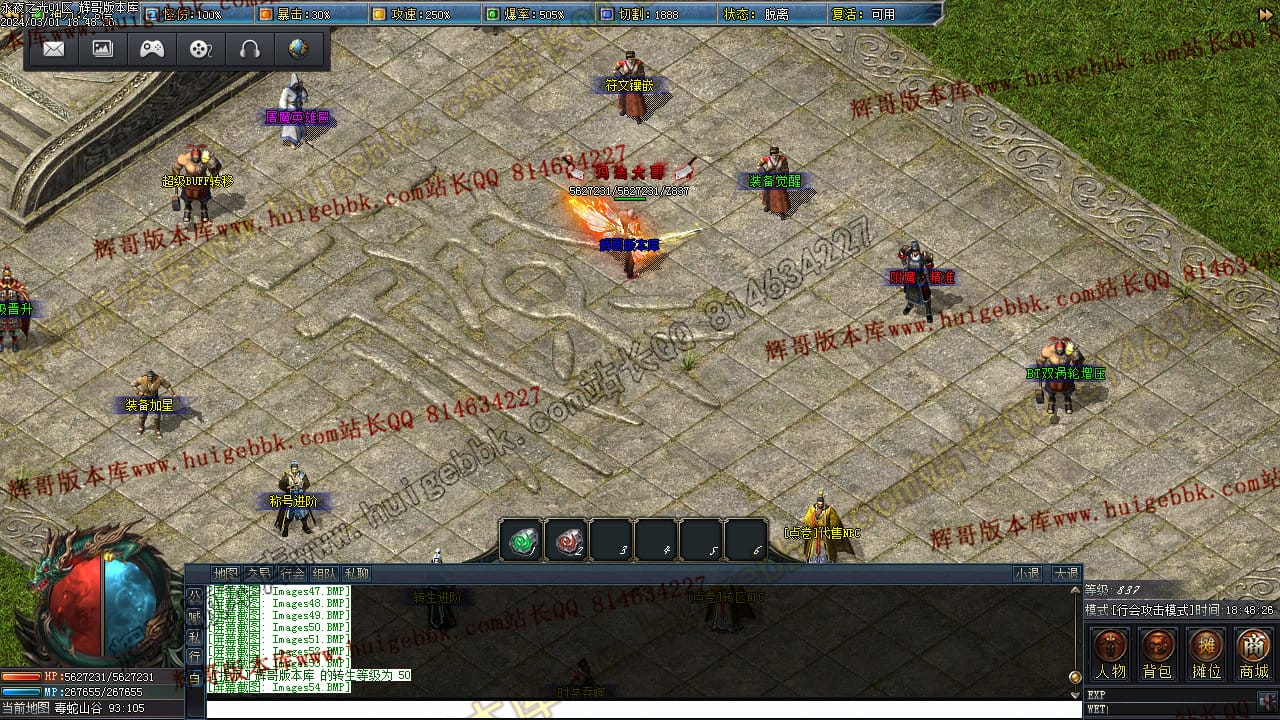
Task: Click the chat text input box
Action: (x=640, y=708)
